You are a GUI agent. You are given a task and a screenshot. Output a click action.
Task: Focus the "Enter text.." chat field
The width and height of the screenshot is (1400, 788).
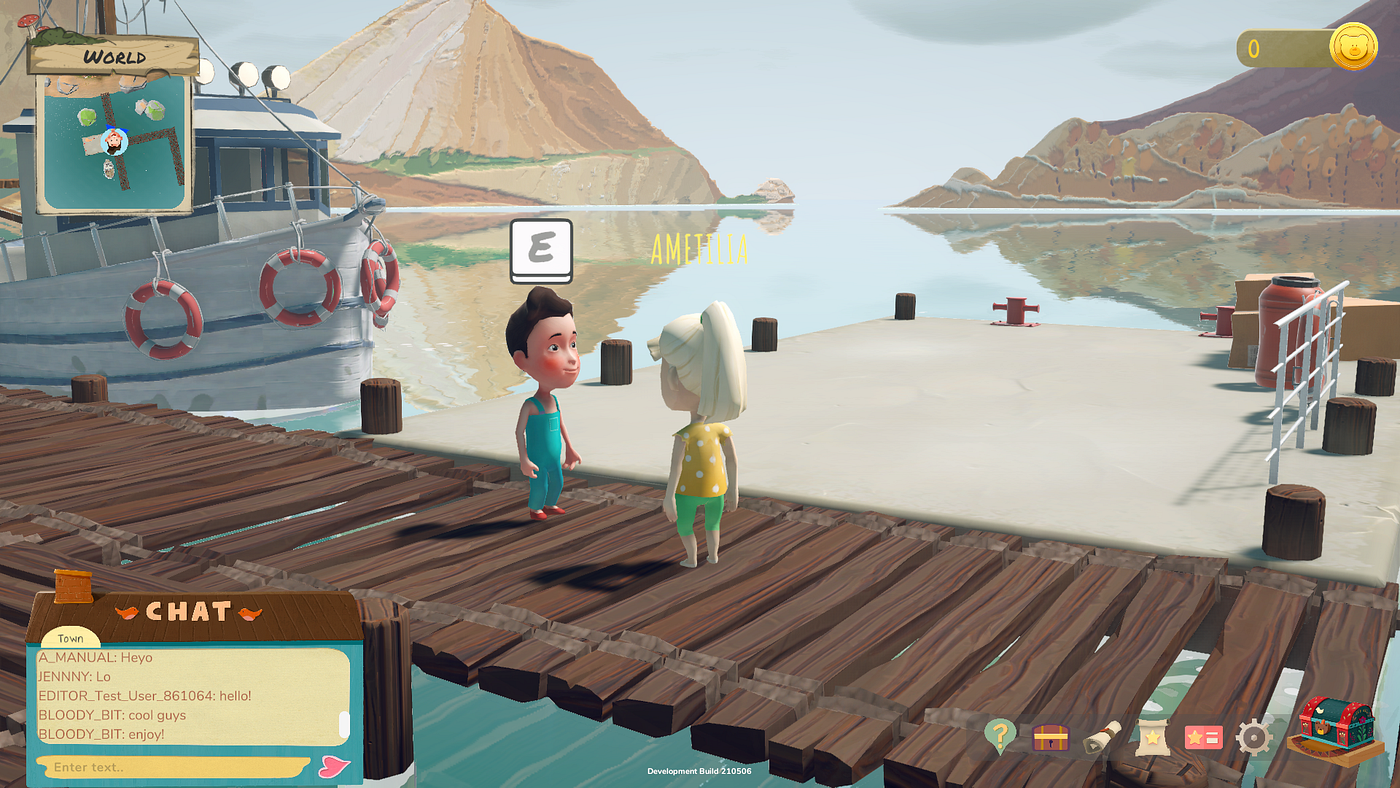170,767
